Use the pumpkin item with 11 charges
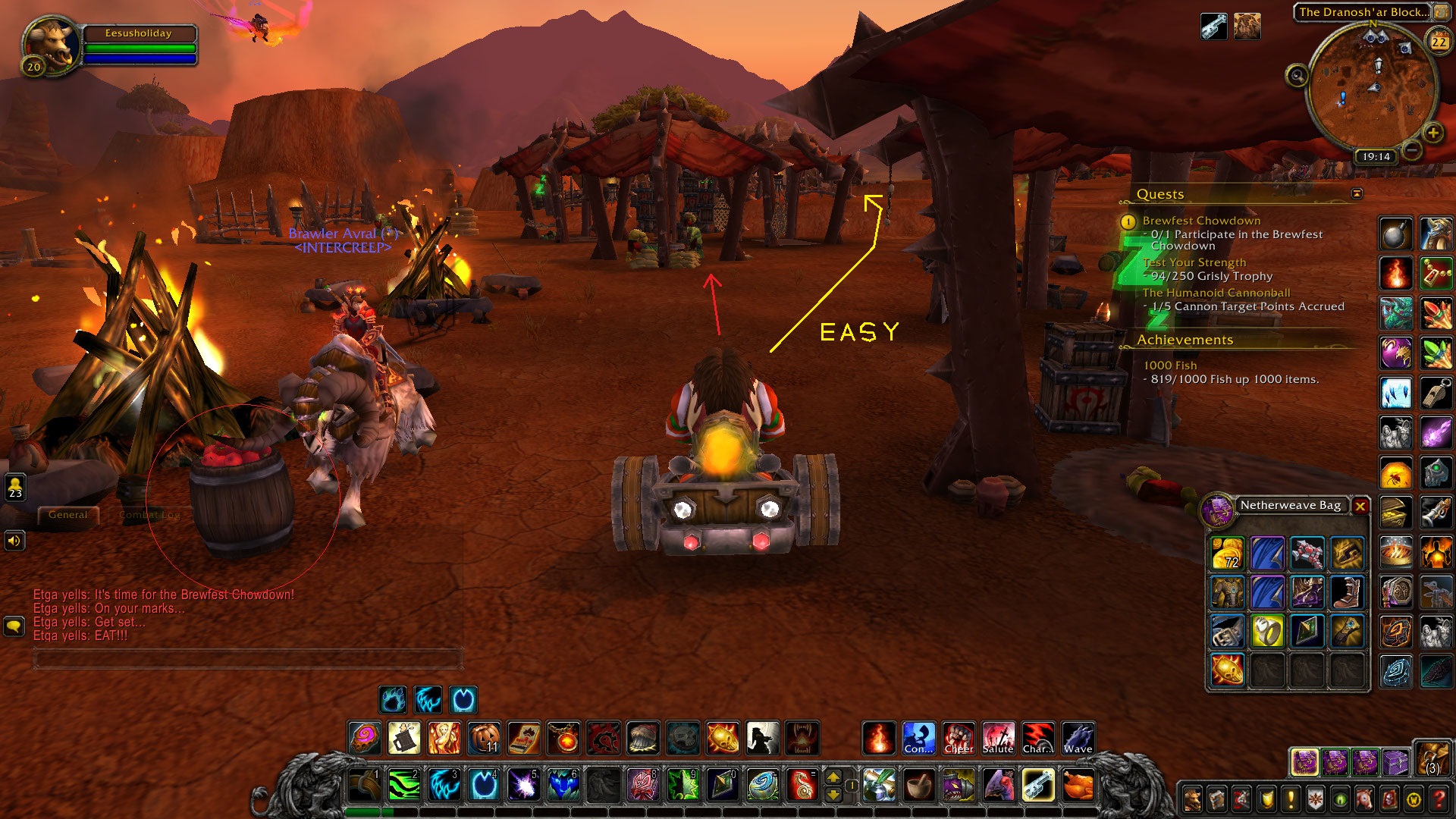 pyautogui.click(x=485, y=738)
